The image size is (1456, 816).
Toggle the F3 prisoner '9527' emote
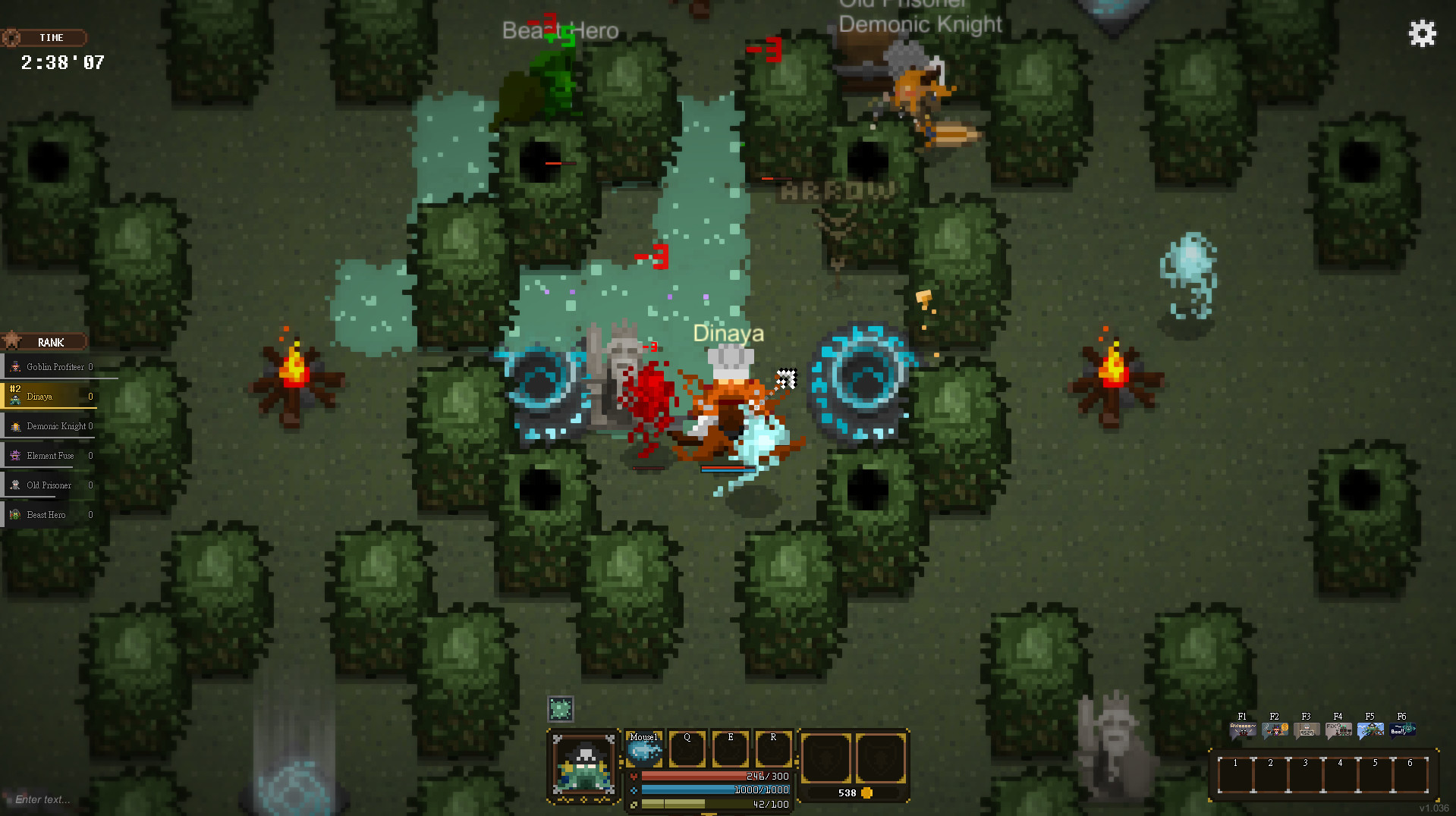(1306, 729)
